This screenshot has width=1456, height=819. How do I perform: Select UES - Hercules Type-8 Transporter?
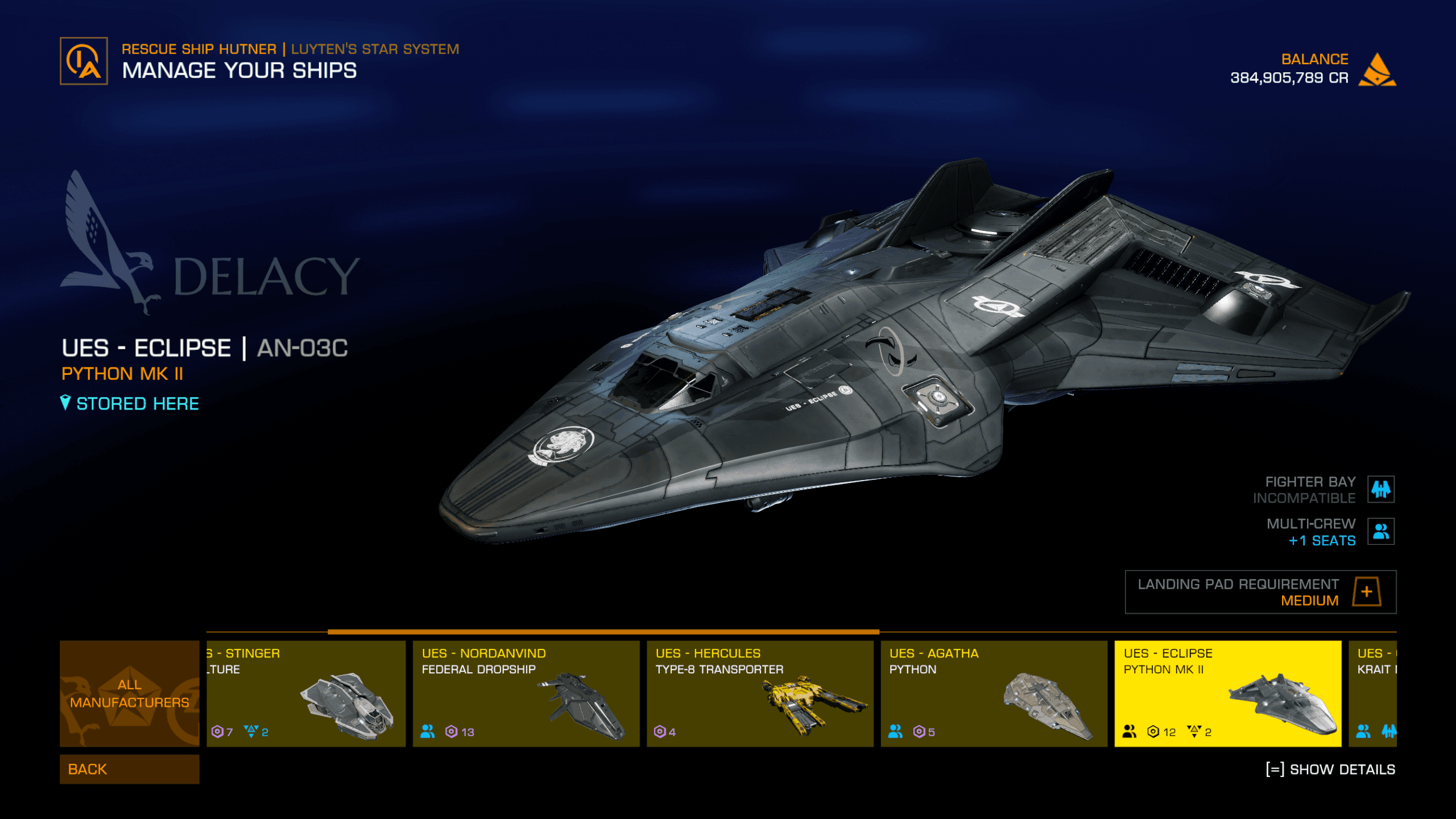[760, 693]
